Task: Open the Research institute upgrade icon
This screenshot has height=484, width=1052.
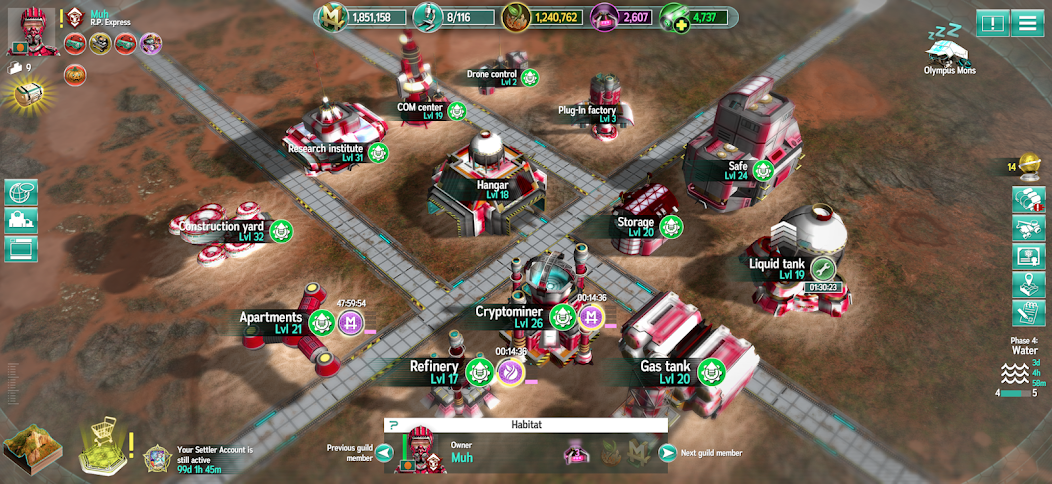Action: pyautogui.click(x=378, y=152)
